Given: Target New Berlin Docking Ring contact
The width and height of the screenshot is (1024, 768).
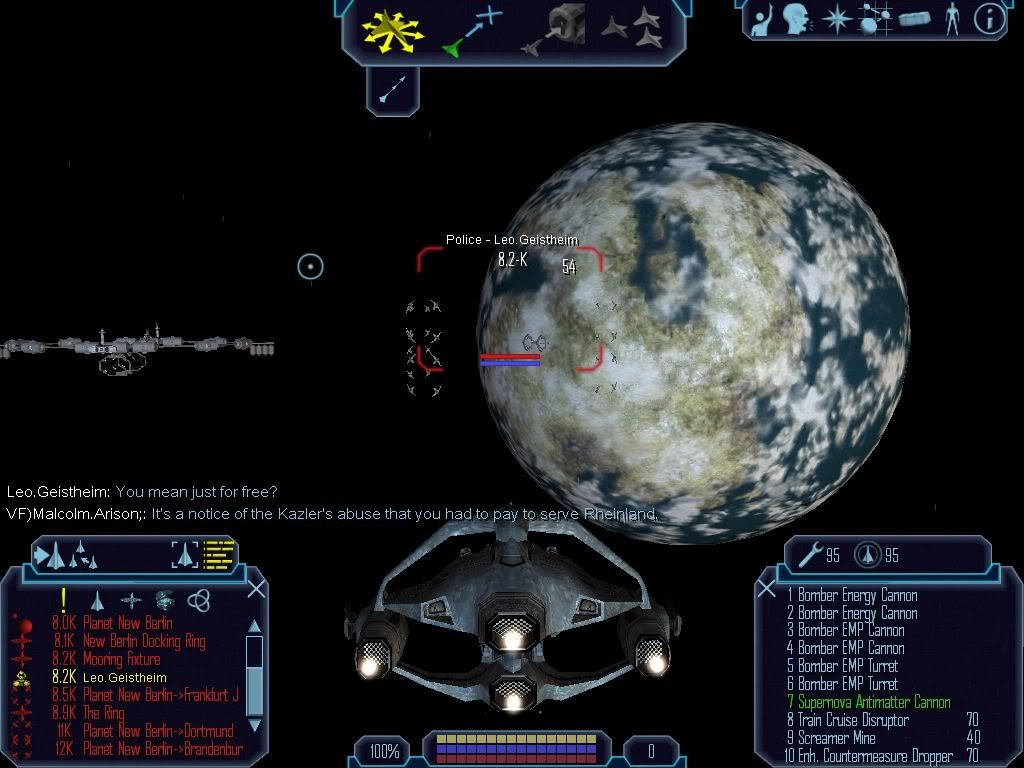Looking at the screenshot, I should [x=144, y=641].
